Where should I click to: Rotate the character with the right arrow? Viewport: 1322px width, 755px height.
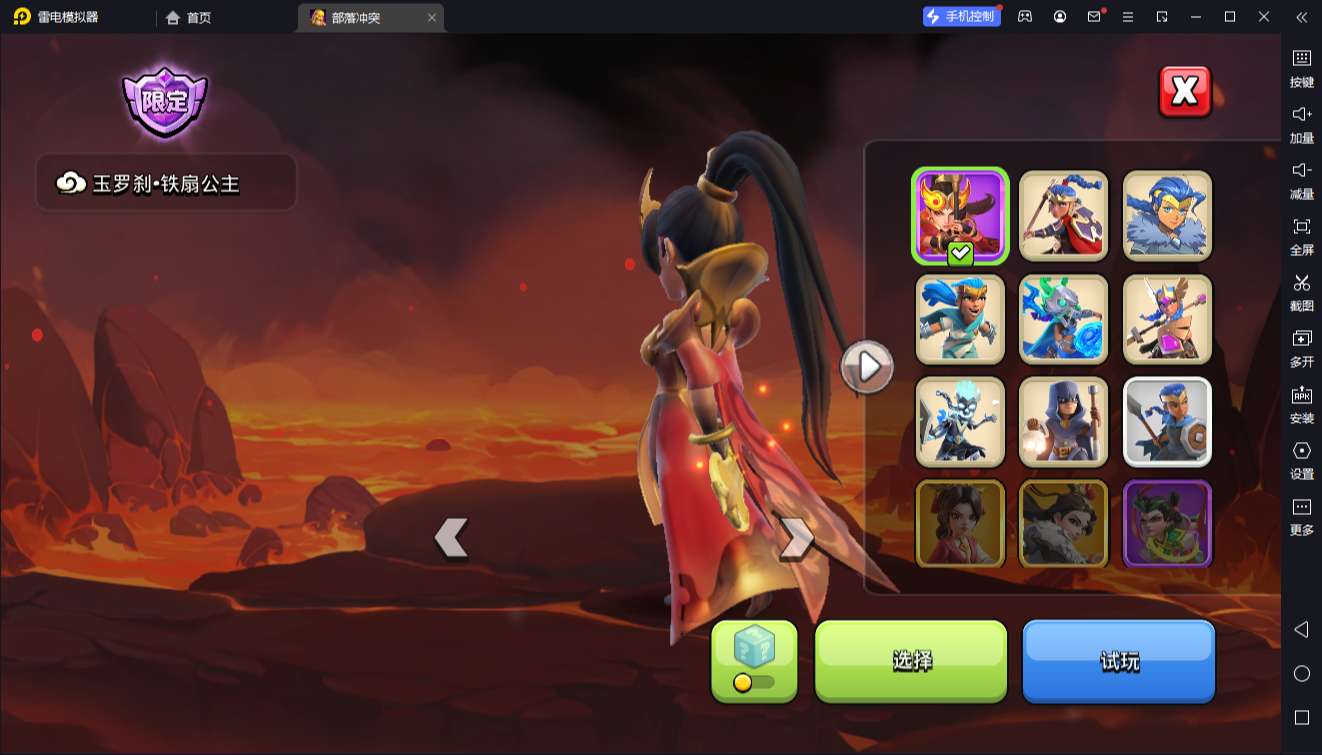(796, 538)
